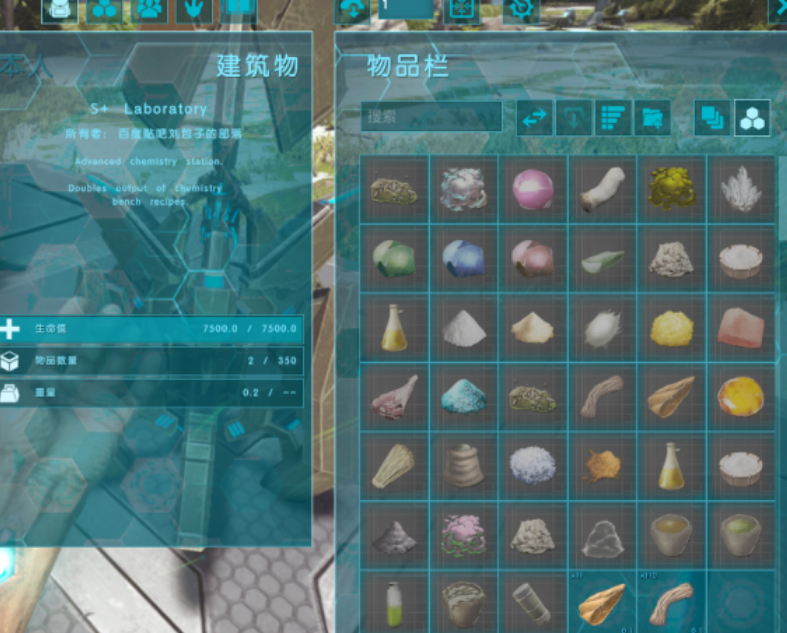Click the transfer-all arrows button
787x633 pixels.
tap(535, 117)
